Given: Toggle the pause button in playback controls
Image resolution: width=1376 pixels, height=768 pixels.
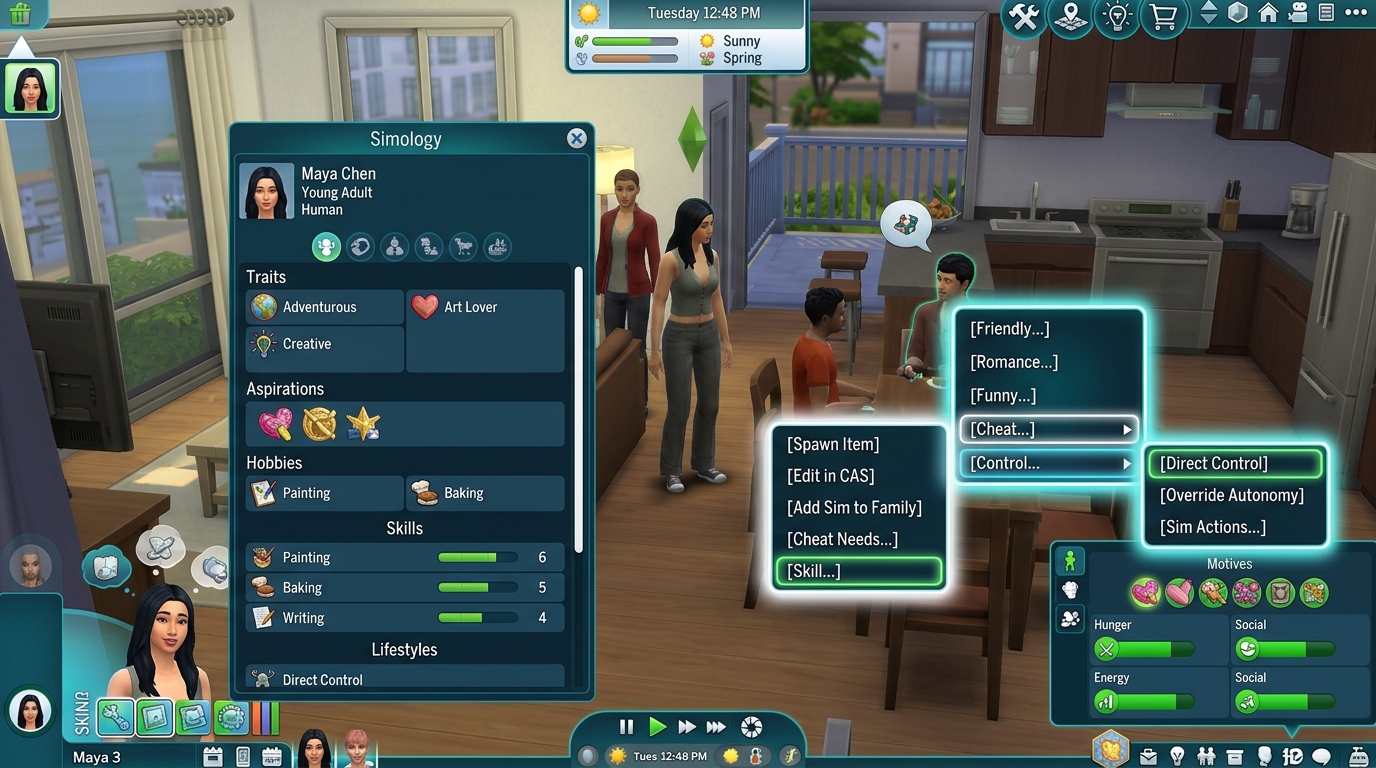Looking at the screenshot, I should (x=625, y=727).
